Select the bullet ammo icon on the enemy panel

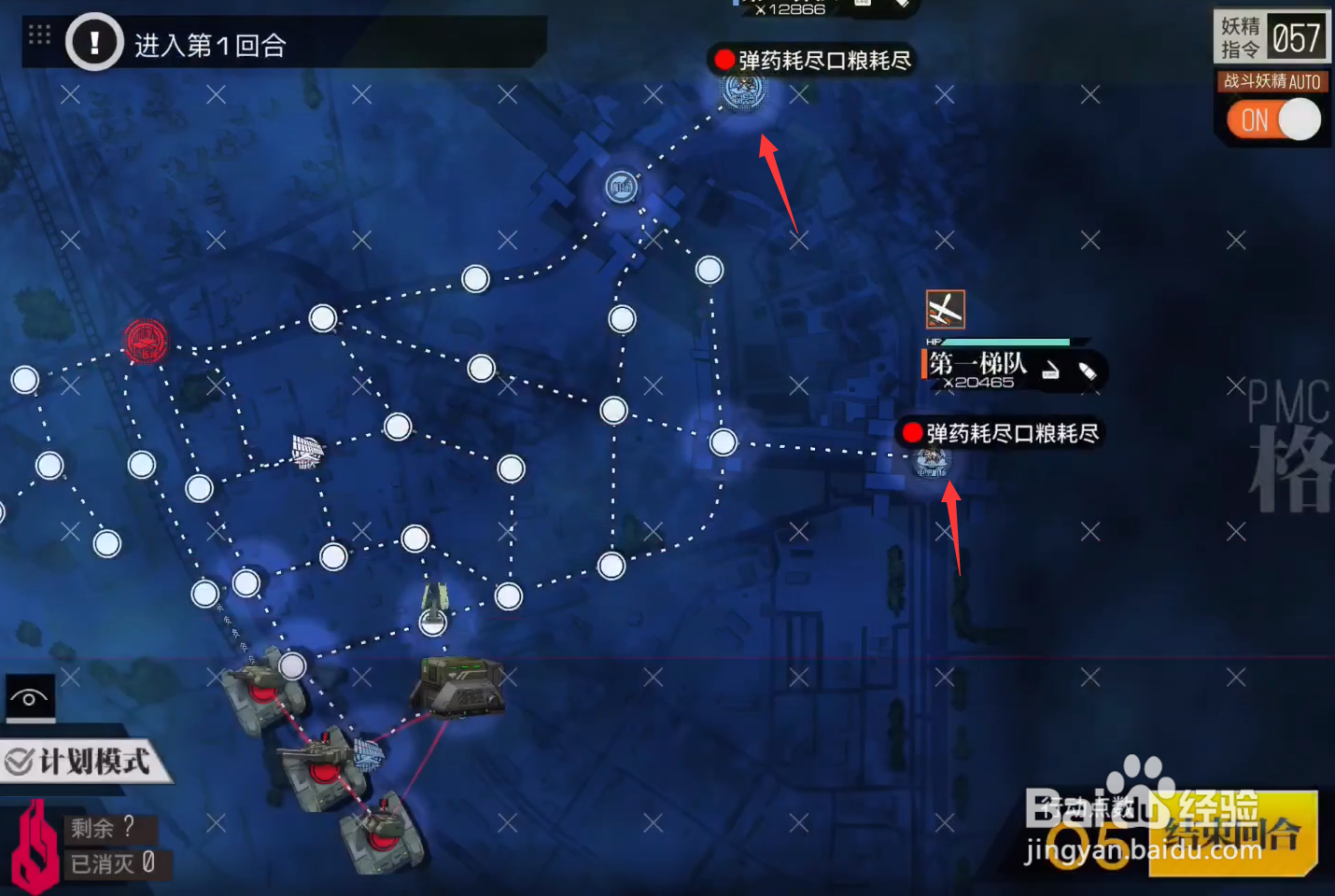[1089, 371]
